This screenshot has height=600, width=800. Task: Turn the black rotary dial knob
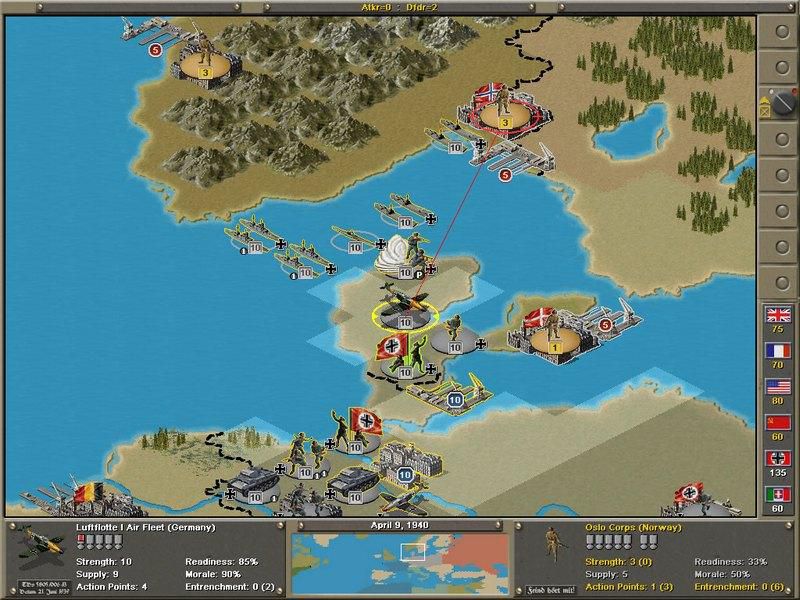(776, 102)
